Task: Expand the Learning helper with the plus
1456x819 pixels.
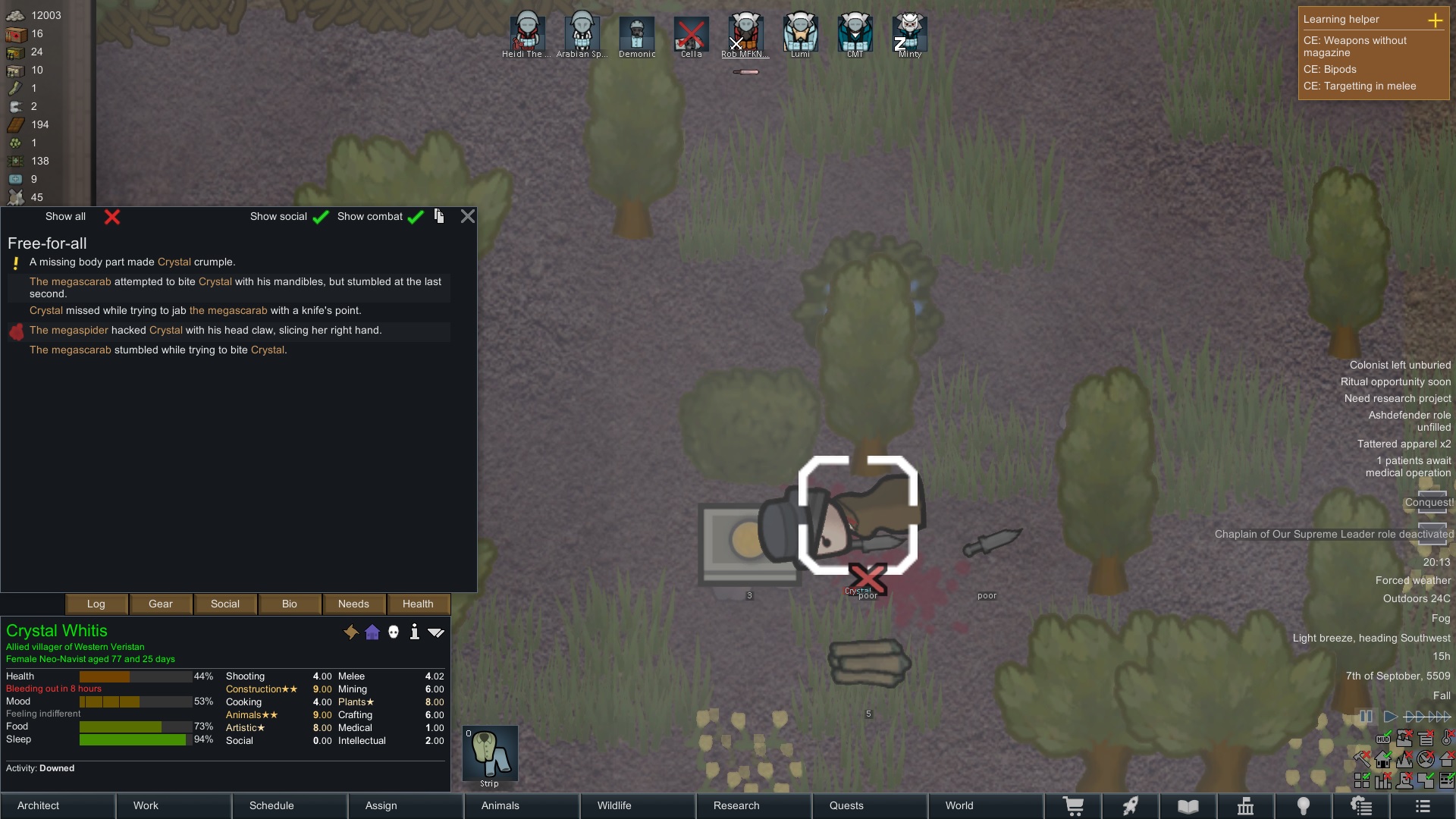Action: pos(1437,20)
